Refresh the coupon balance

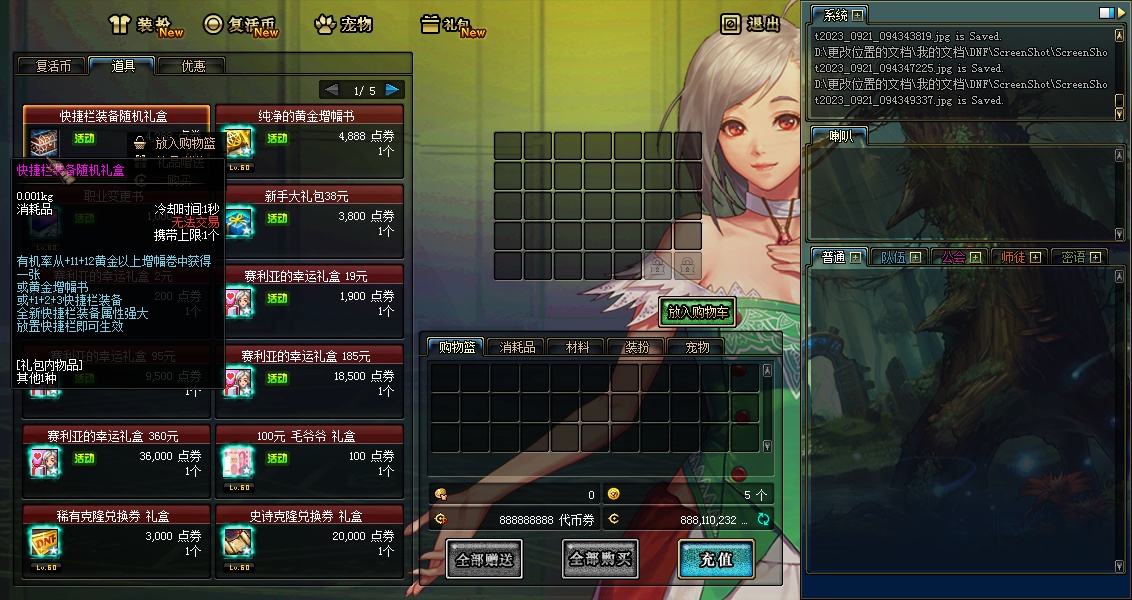764,519
